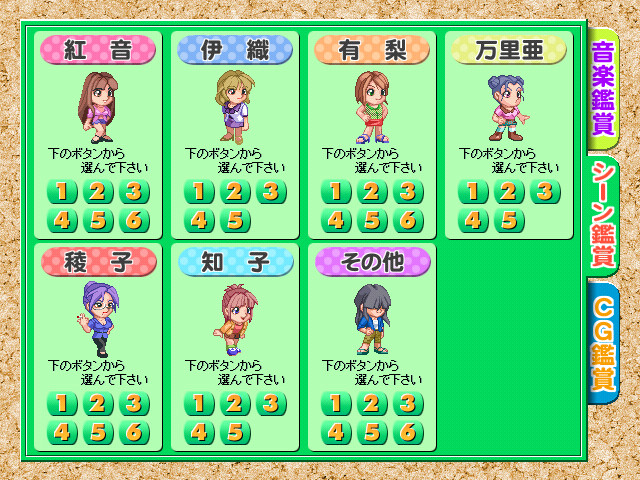Image resolution: width=640 pixels, height=480 pixels.
Task: Select scene 2 for 知子
Action: click(x=235, y=404)
